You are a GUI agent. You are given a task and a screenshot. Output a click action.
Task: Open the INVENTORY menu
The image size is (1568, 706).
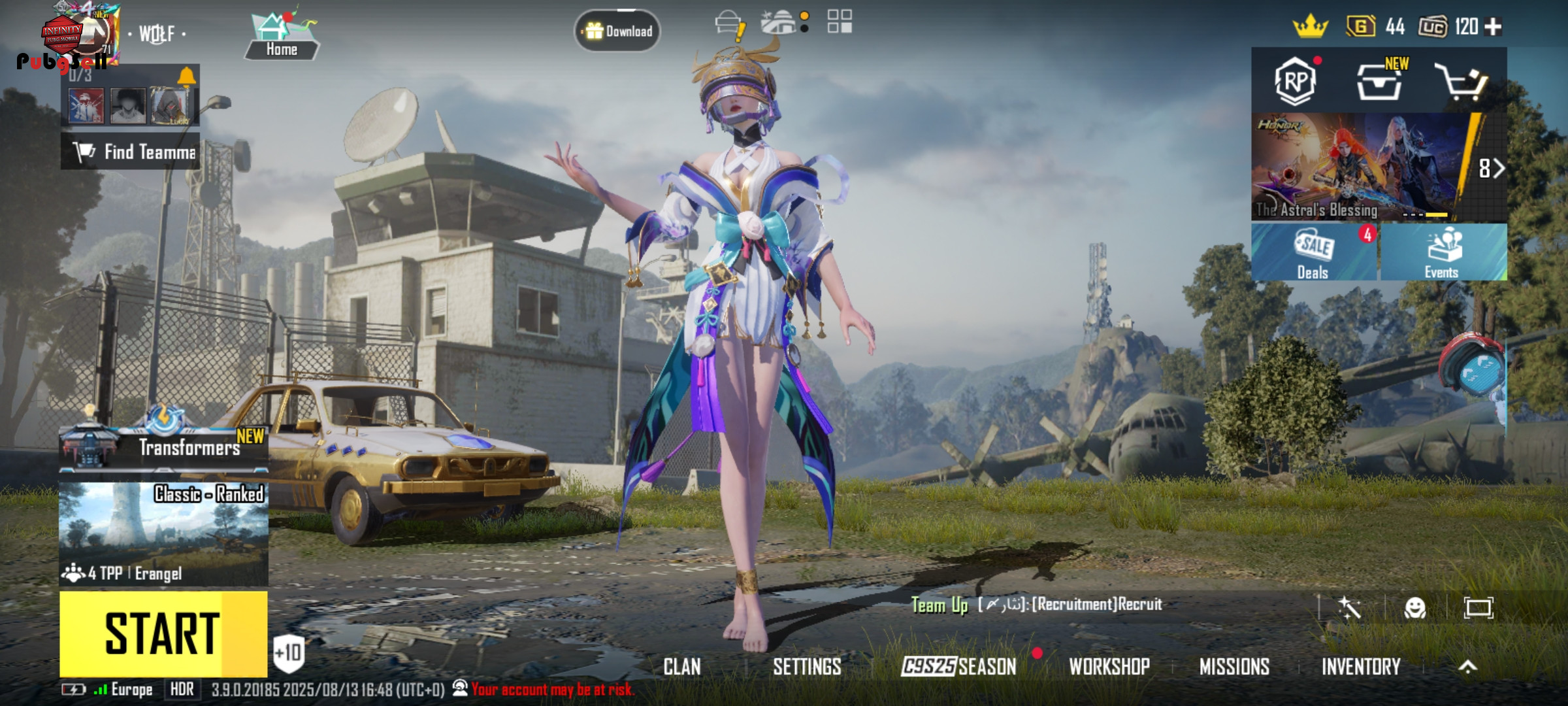tap(1361, 667)
